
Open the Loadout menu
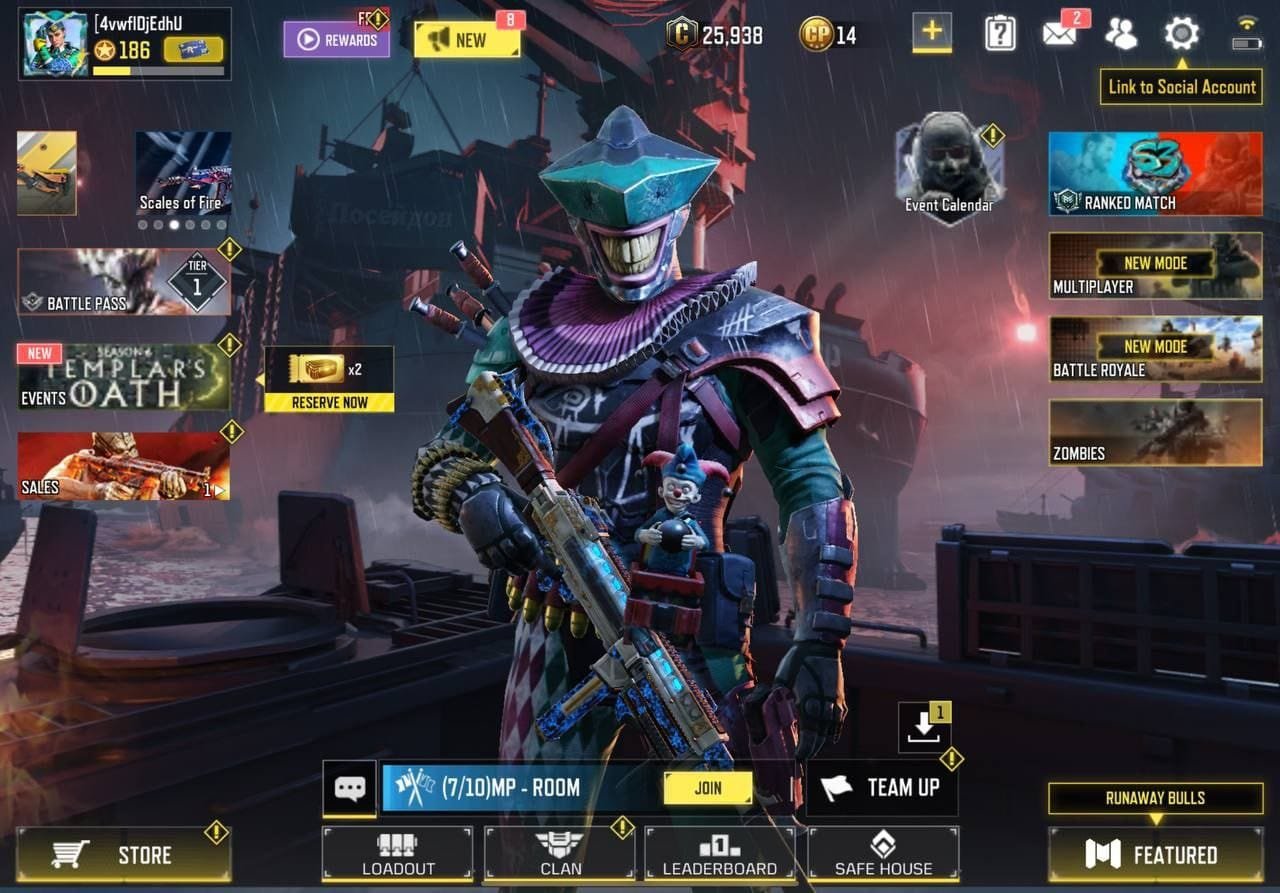pyautogui.click(x=397, y=854)
